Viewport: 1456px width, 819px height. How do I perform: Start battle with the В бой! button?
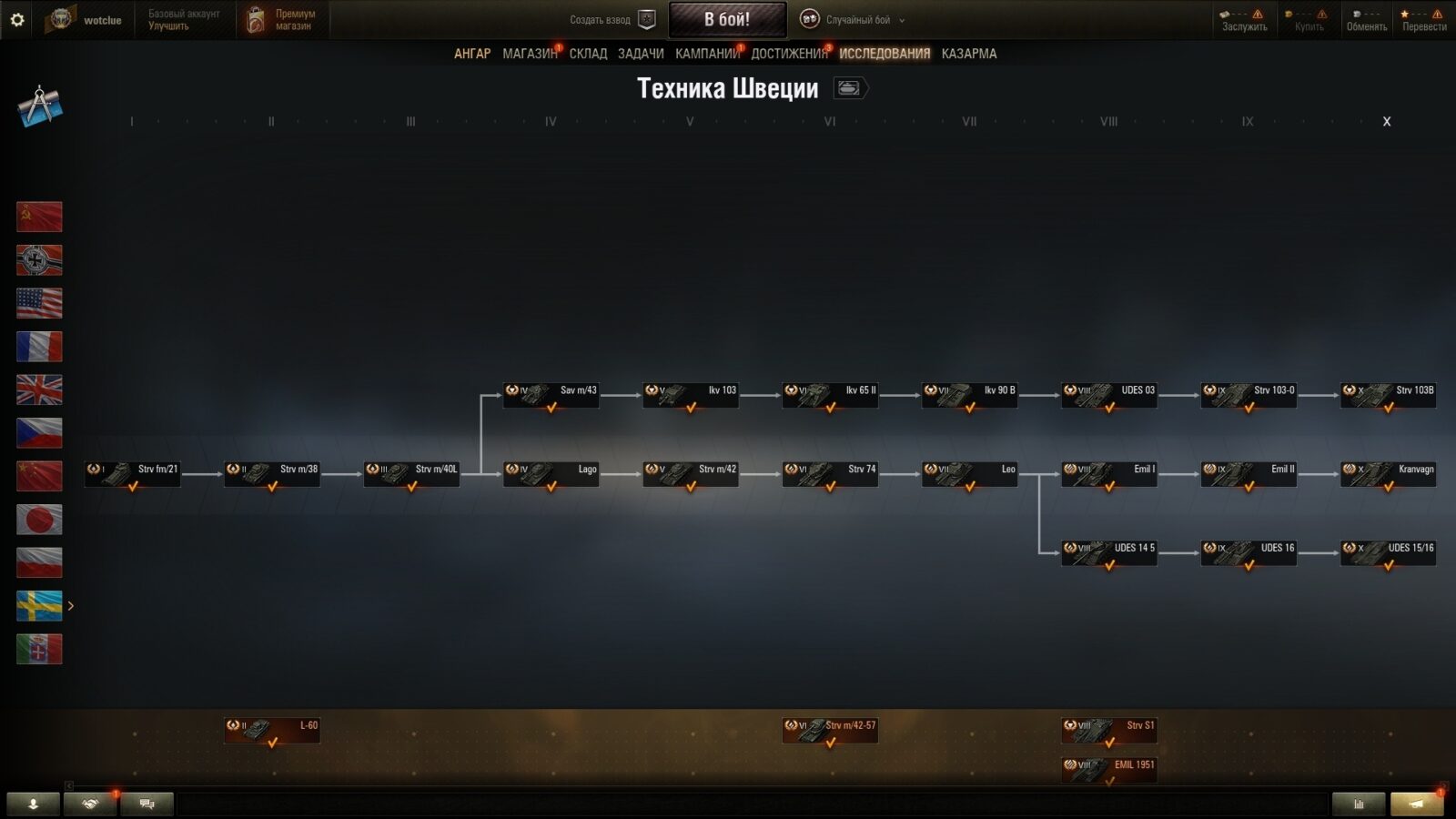click(x=727, y=19)
